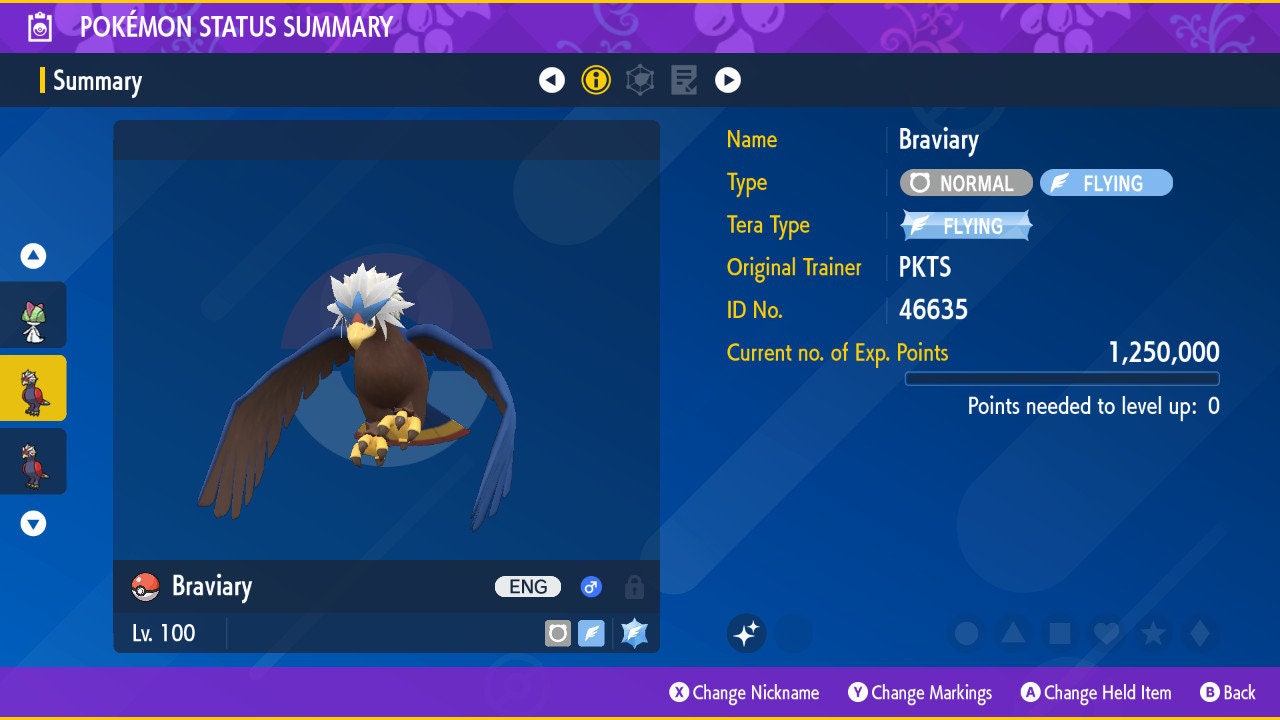The height and width of the screenshot is (720, 1280).
Task: Toggle the triangle marking
Action: [1013, 633]
